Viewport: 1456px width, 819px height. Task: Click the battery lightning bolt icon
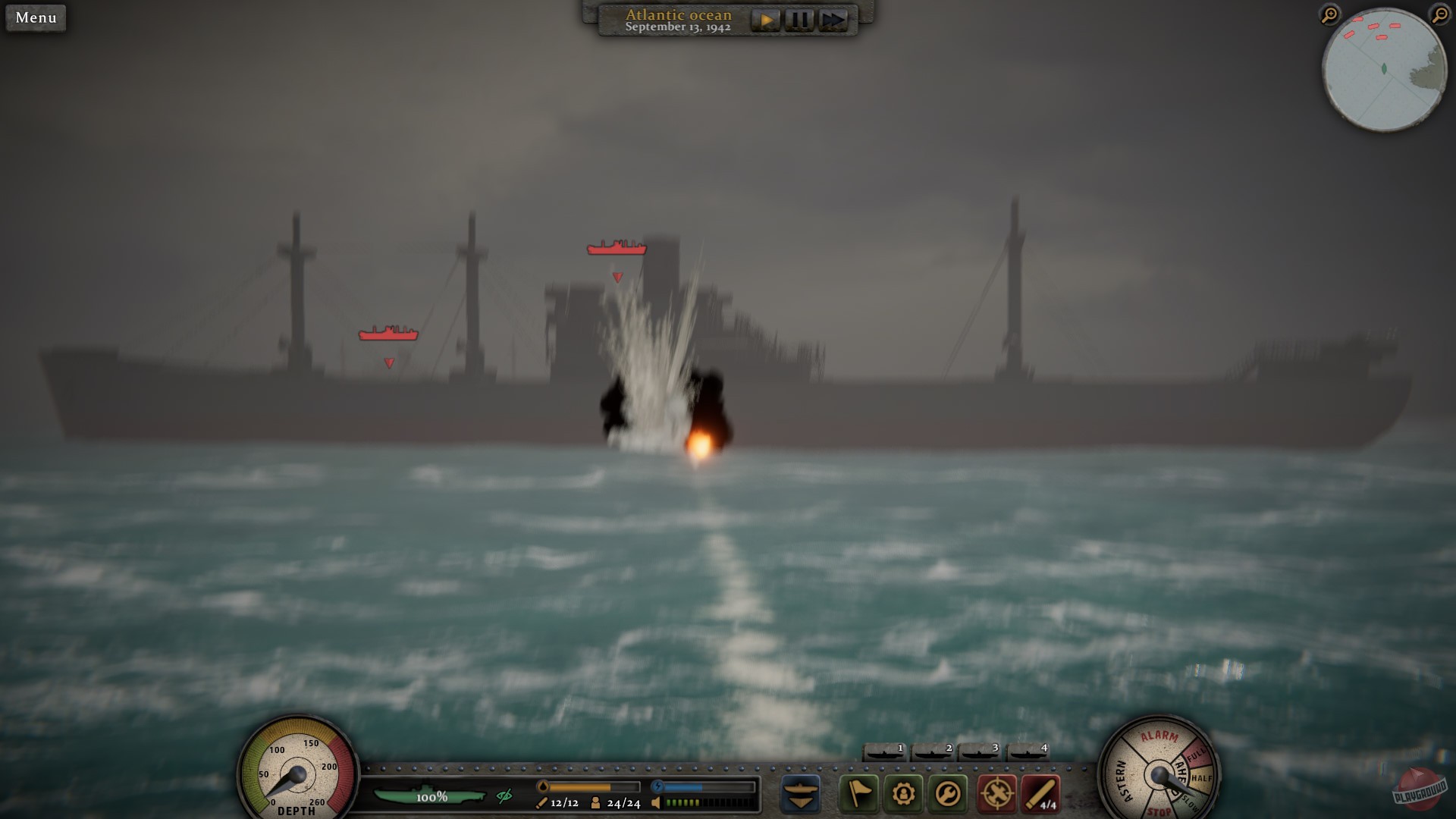tap(657, 786)
